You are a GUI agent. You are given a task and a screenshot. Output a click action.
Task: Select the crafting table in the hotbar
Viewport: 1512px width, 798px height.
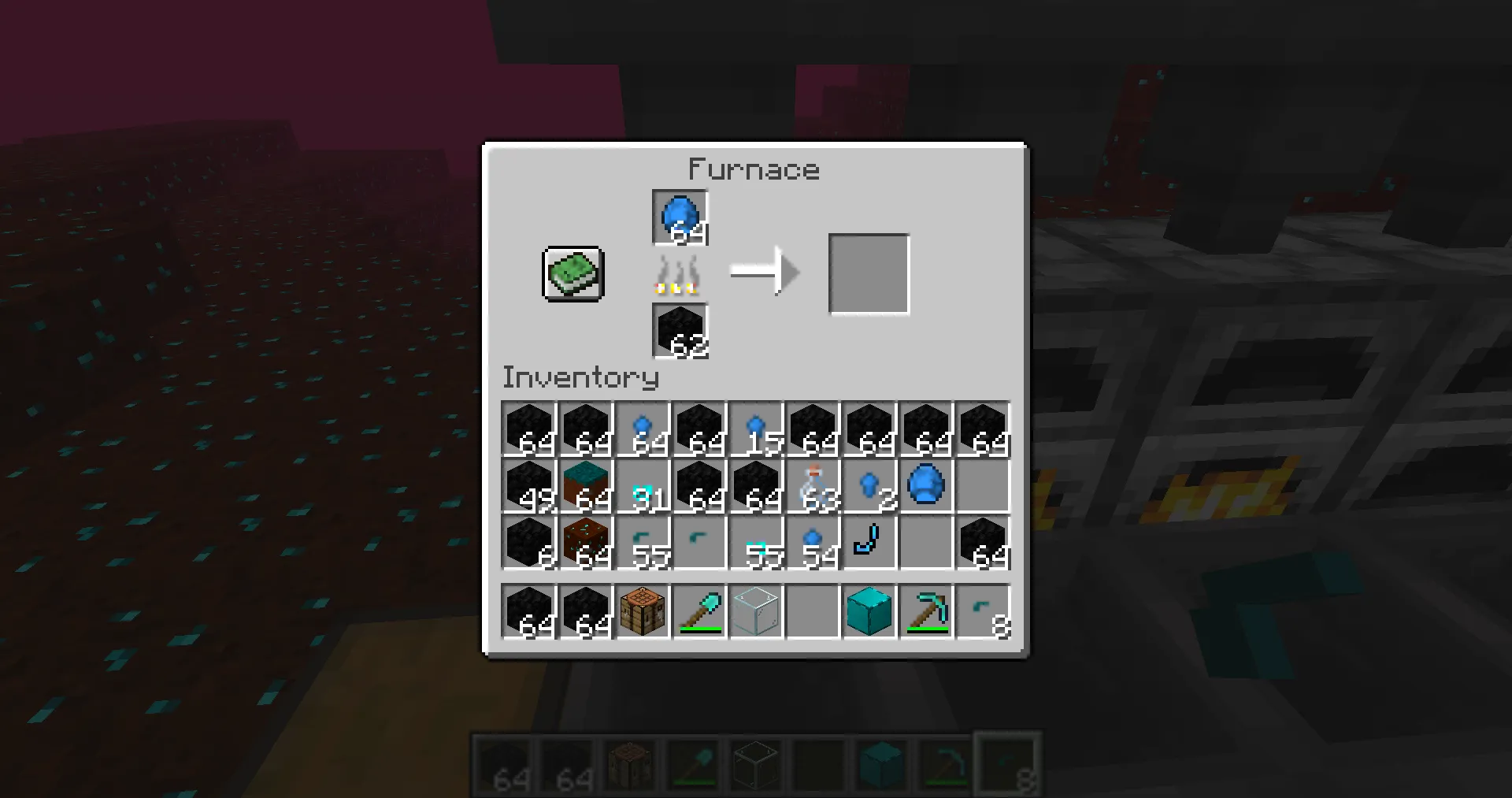click(643, 611)
